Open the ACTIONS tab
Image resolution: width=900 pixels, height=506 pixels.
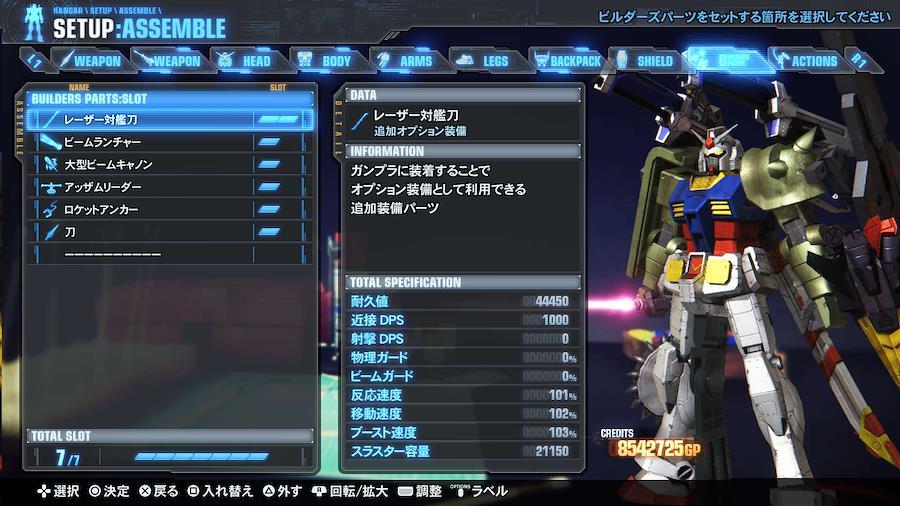(806, 61)
